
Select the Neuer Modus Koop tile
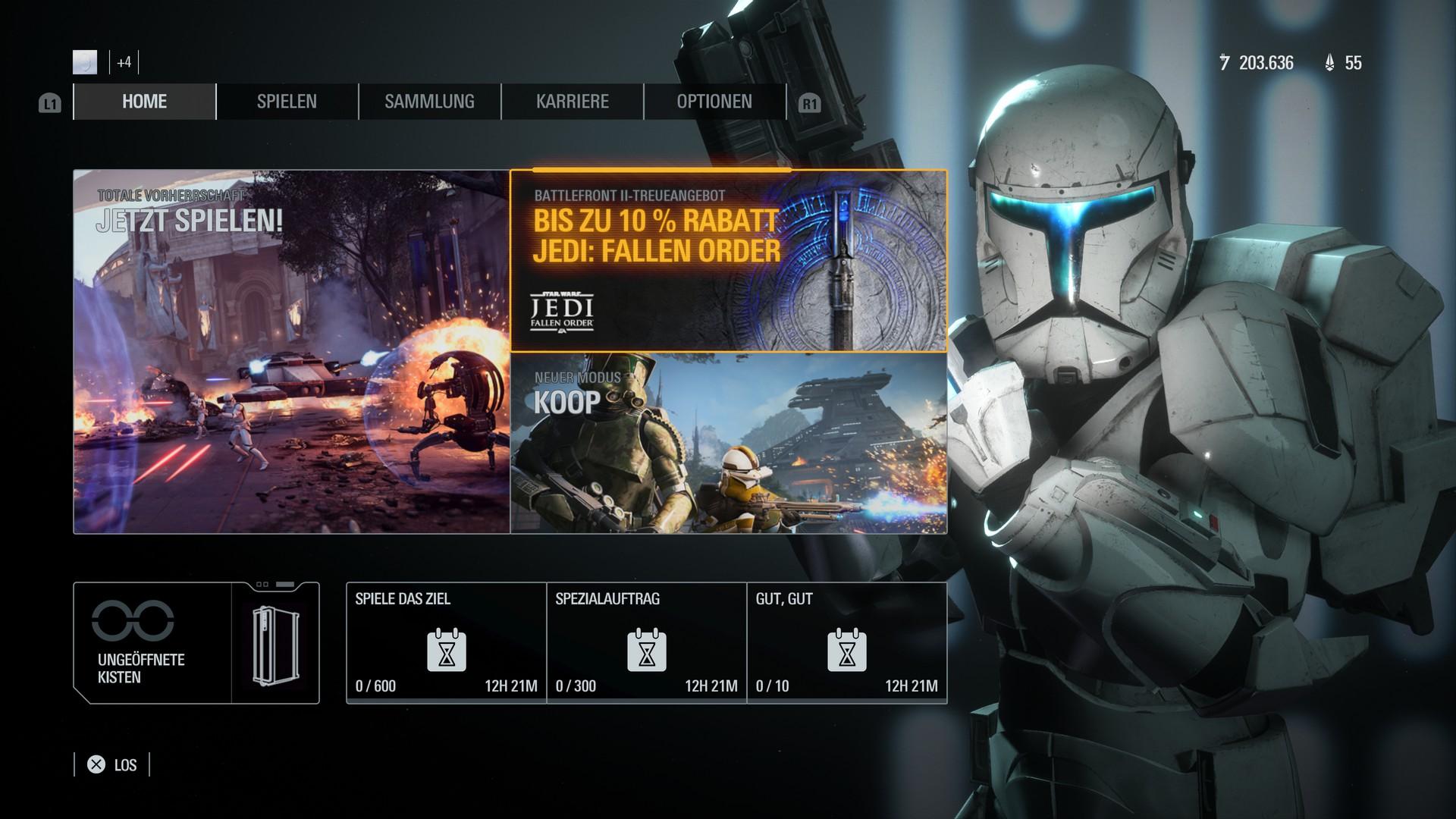(x=729, y=444)
